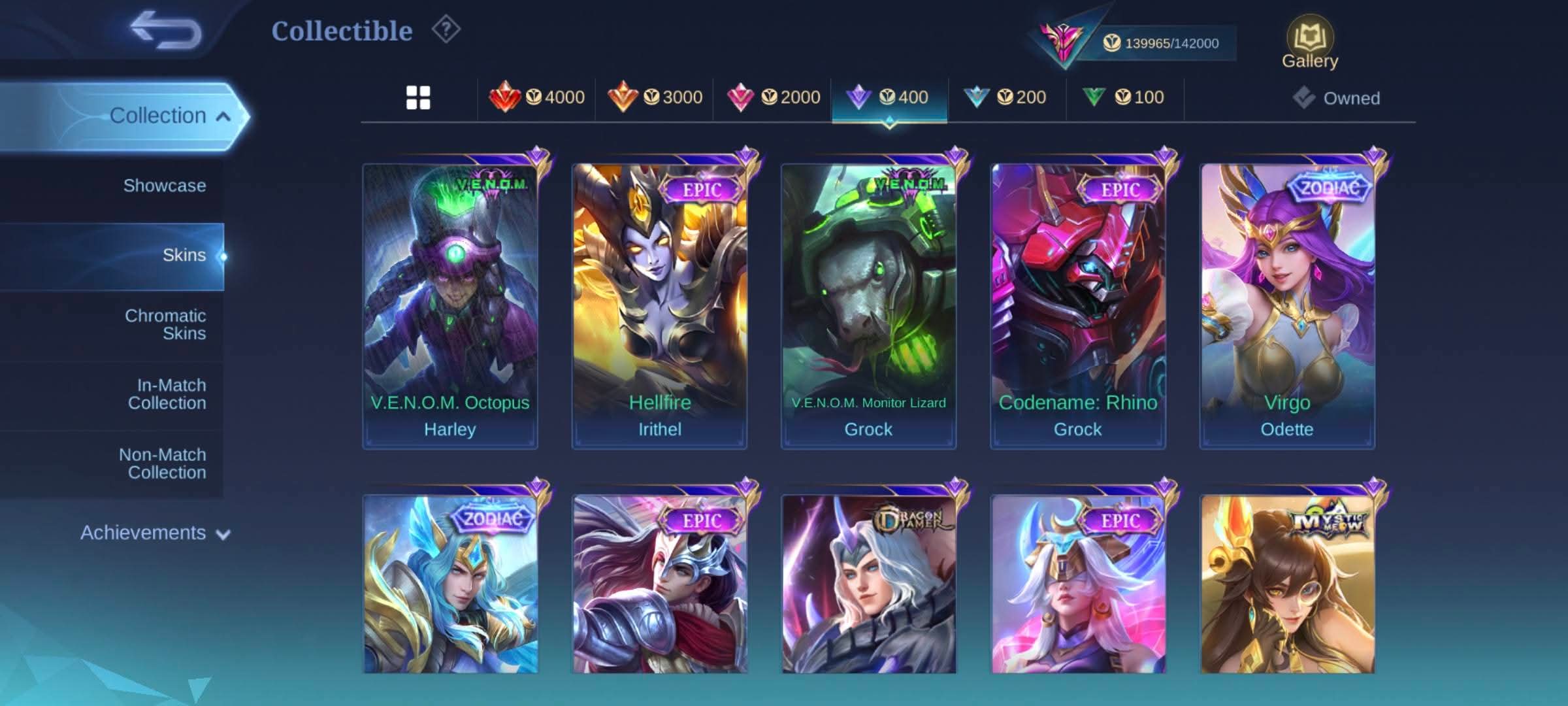Open the Collectible help question mark
Viewport: 1568px width, 706px height.
click(446, 29)
